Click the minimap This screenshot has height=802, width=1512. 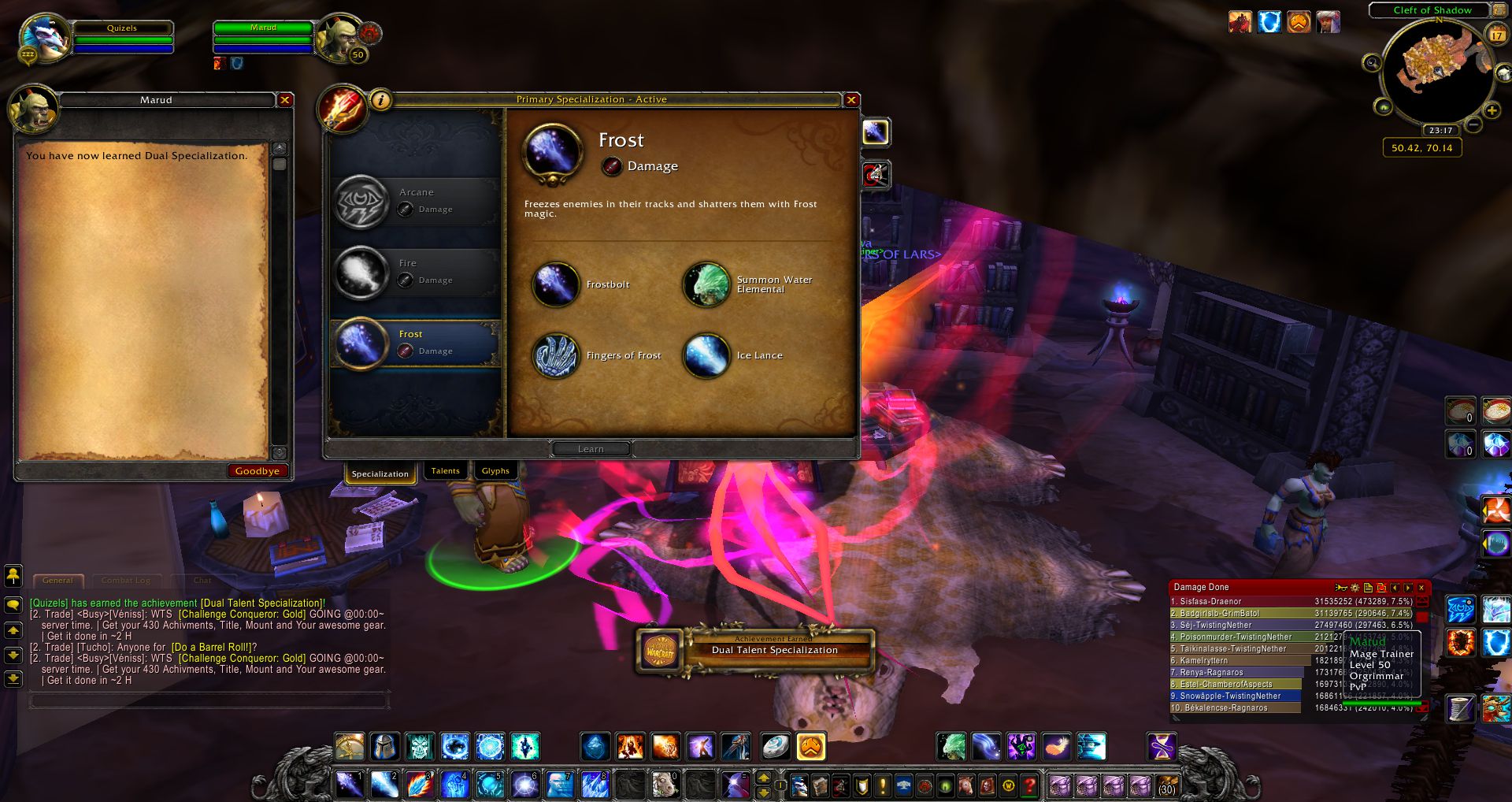1435,69
